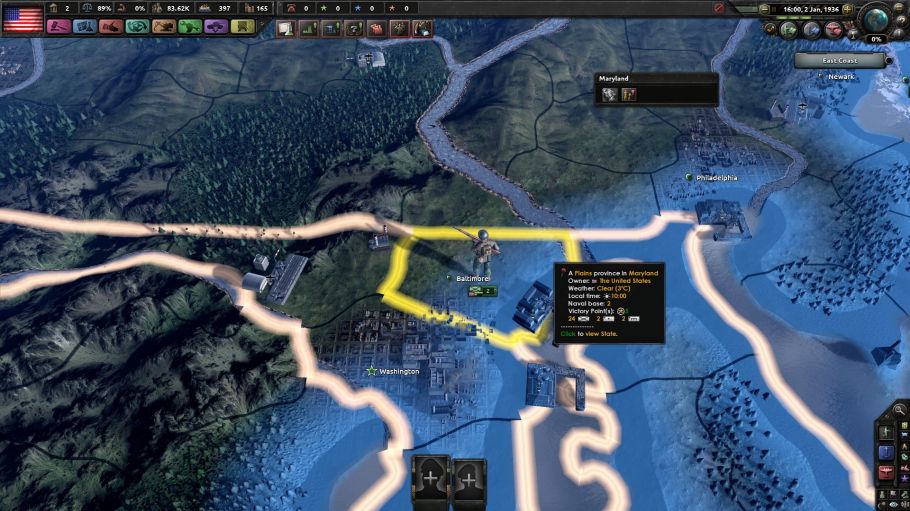
Task: Open the globe world tension panel
Action: point(877,20)
